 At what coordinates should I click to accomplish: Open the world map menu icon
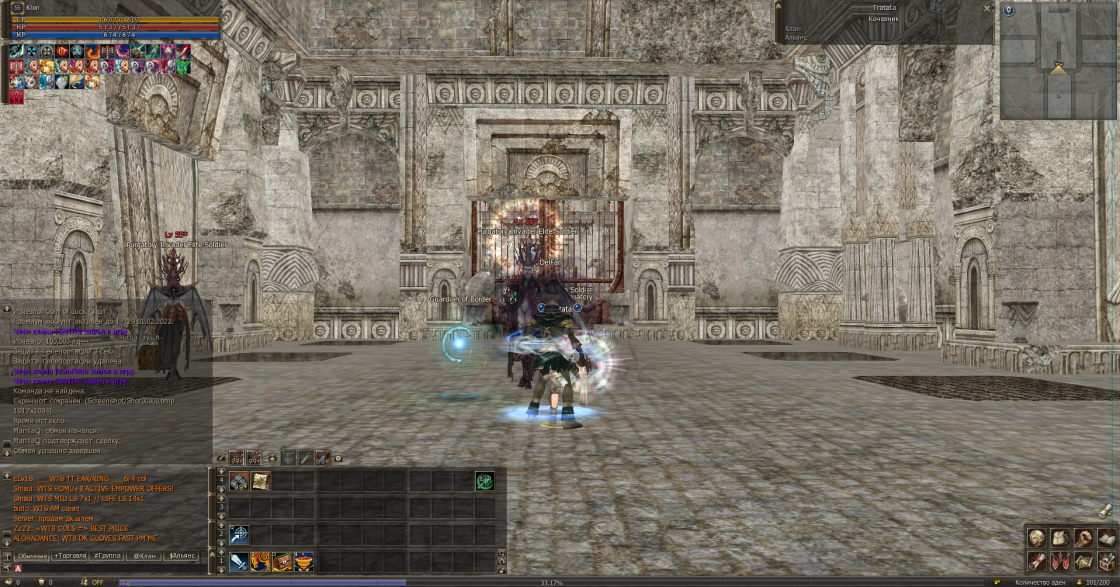(1082, 561)
